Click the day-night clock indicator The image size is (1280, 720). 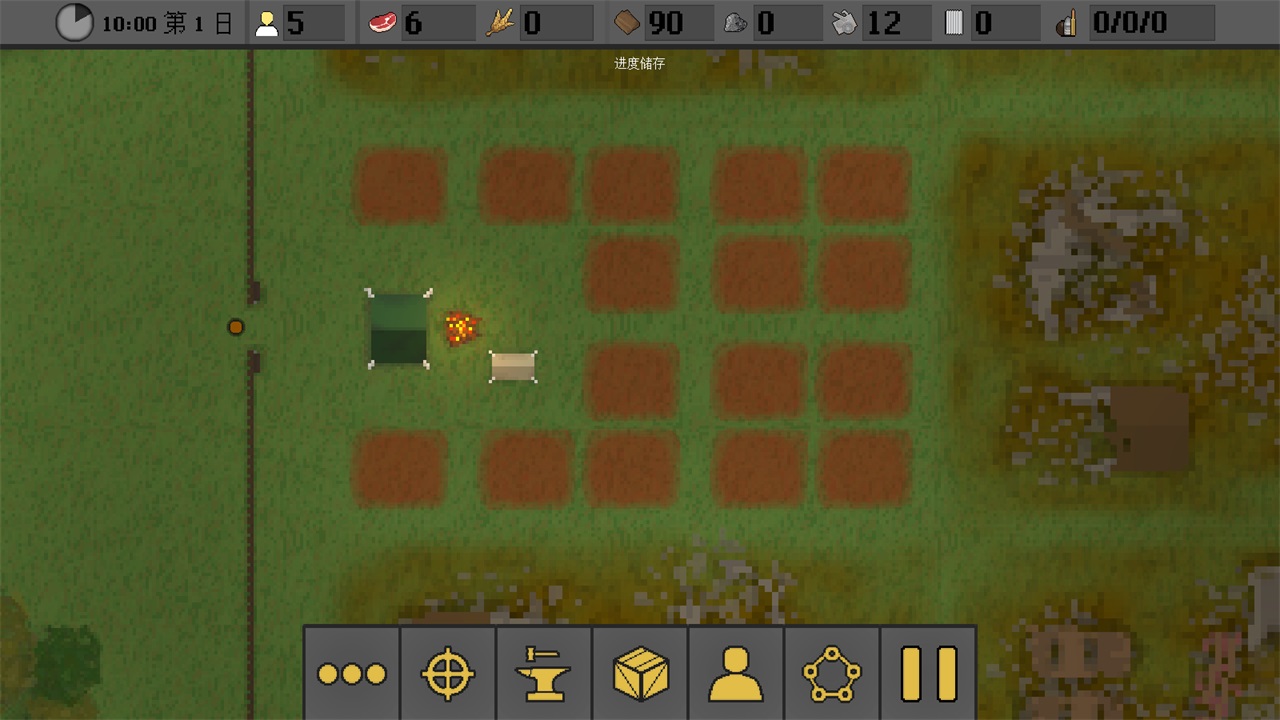coord(74,22)
